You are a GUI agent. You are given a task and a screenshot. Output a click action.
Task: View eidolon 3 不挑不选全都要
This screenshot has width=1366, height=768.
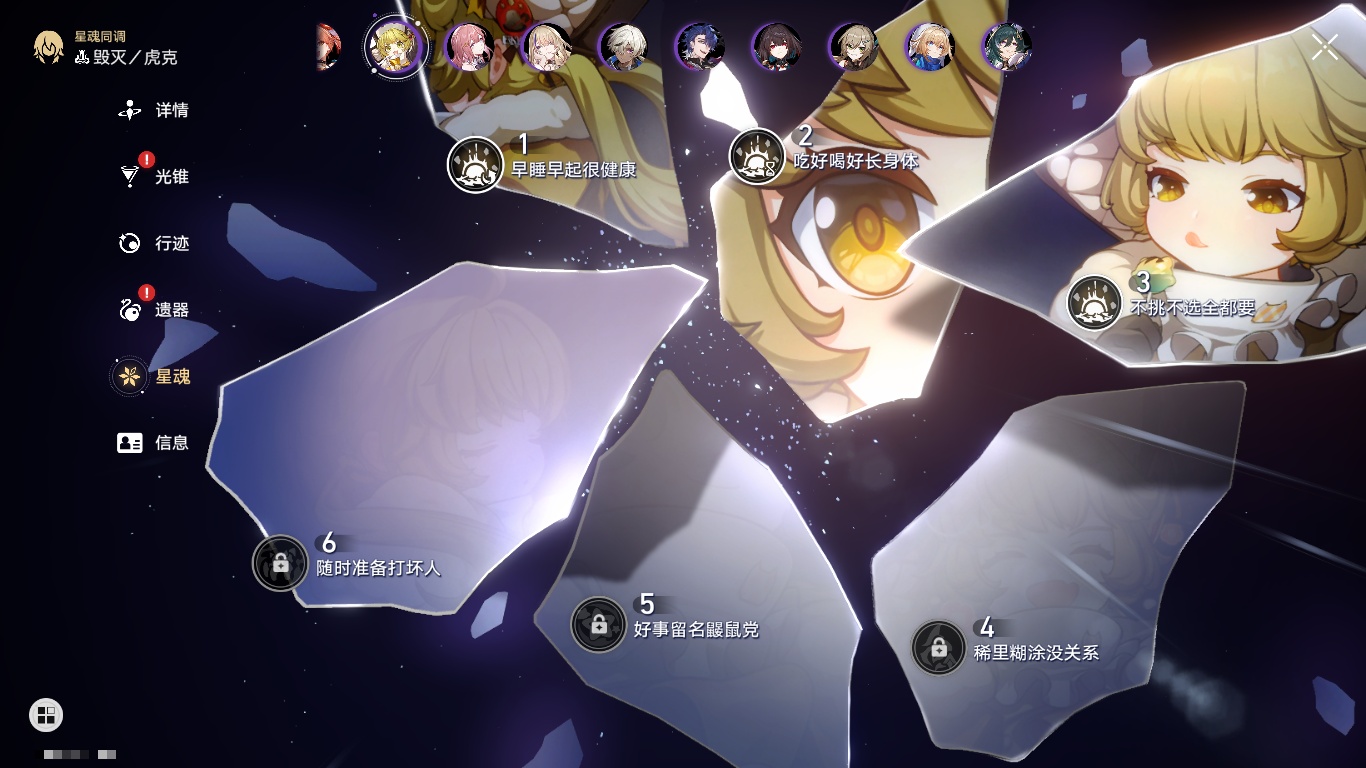[1094, 303]
